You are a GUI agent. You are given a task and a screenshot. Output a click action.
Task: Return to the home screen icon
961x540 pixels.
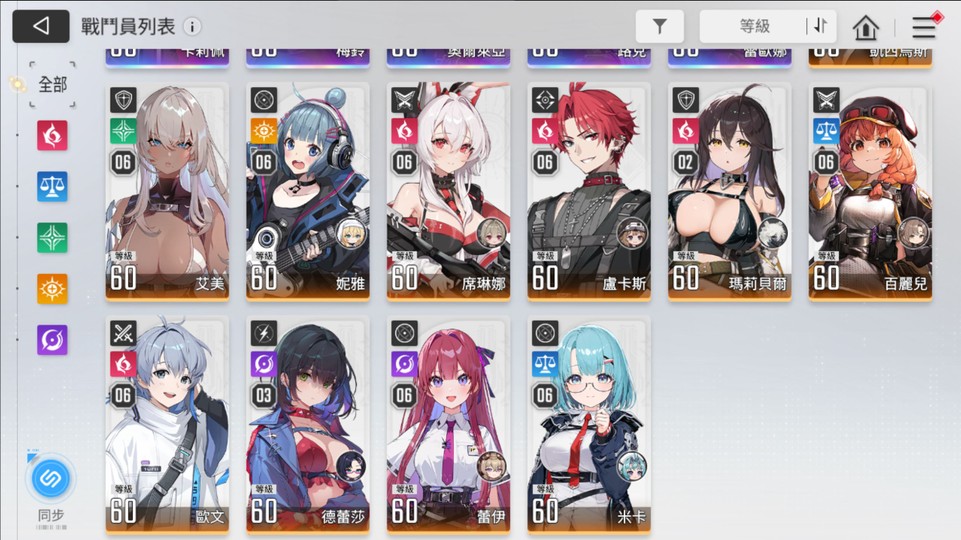[x=866, y=28]
